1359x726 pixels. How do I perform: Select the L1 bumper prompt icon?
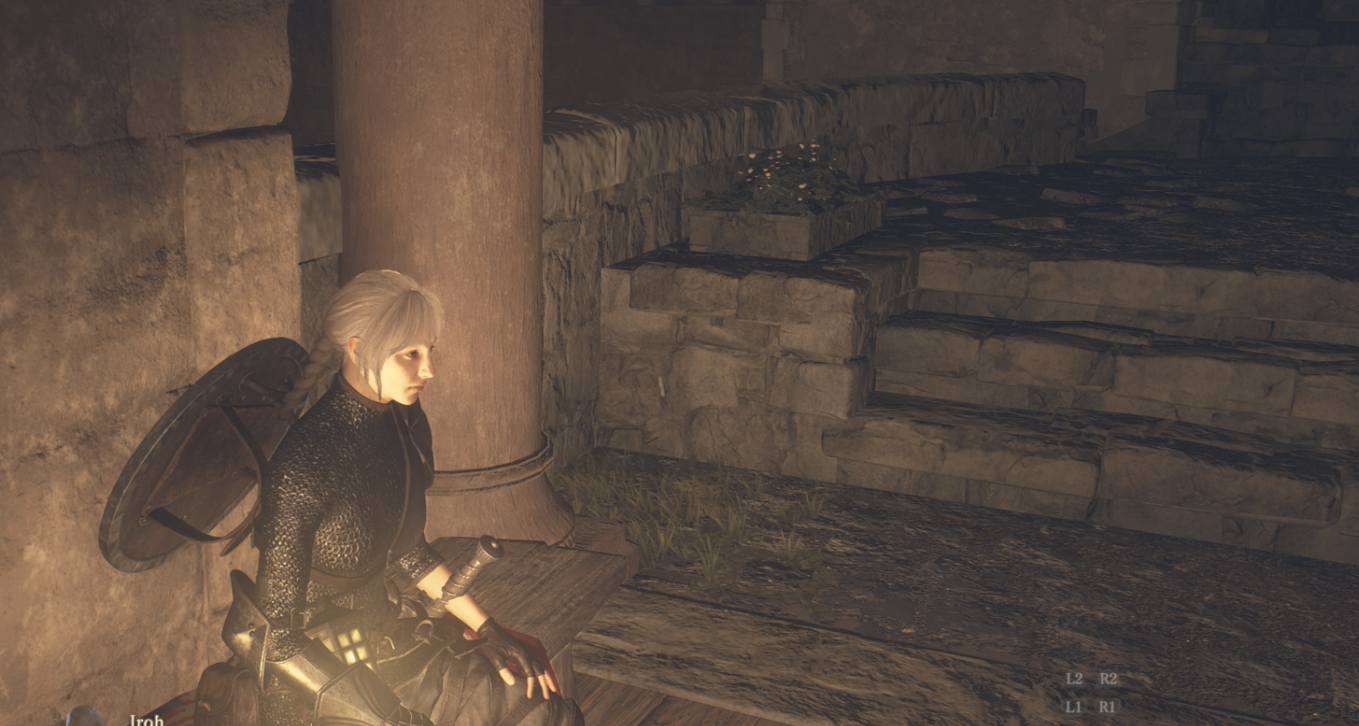point(1075,705)
